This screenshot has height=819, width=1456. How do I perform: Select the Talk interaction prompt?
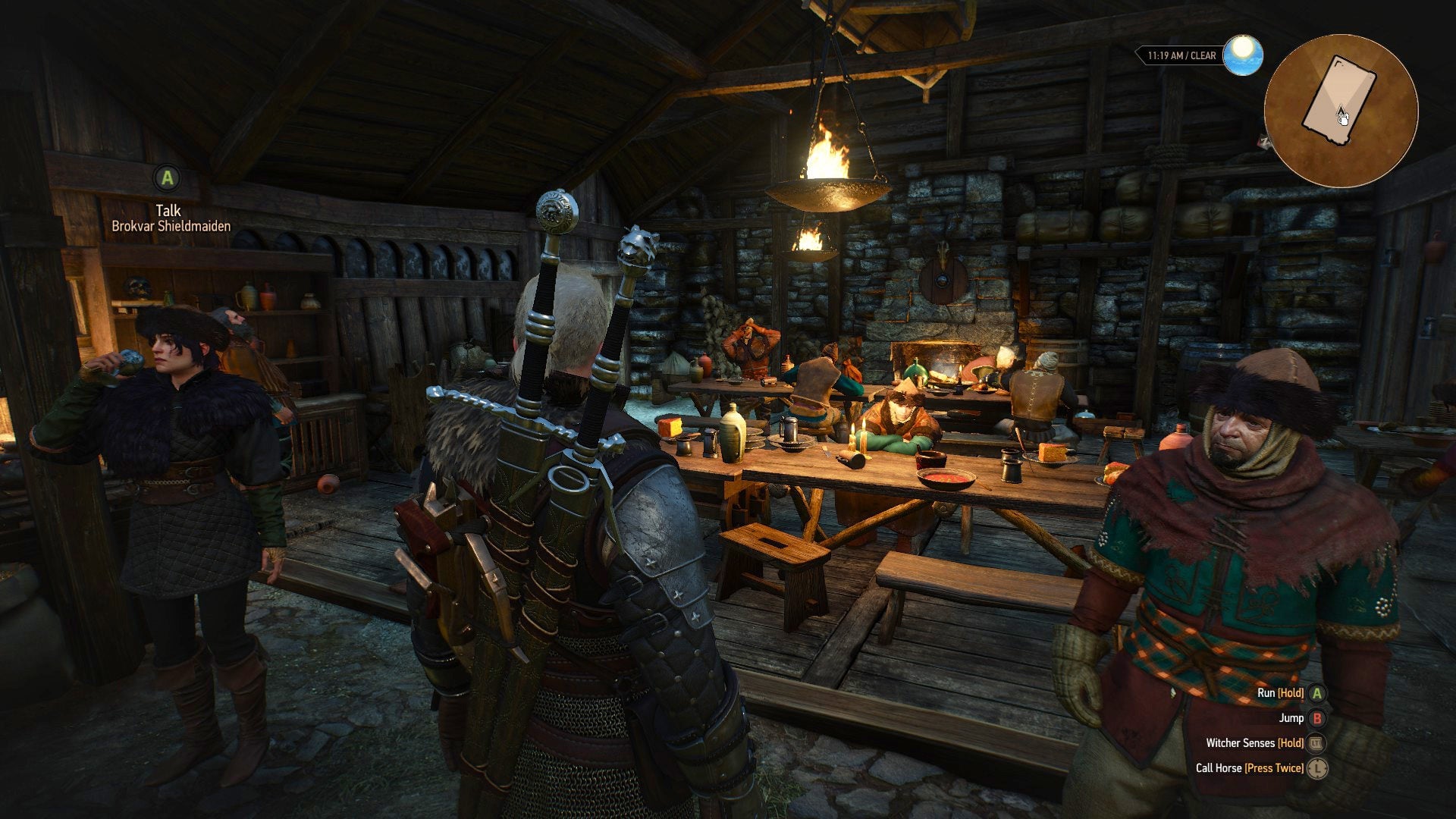point(168,210)
